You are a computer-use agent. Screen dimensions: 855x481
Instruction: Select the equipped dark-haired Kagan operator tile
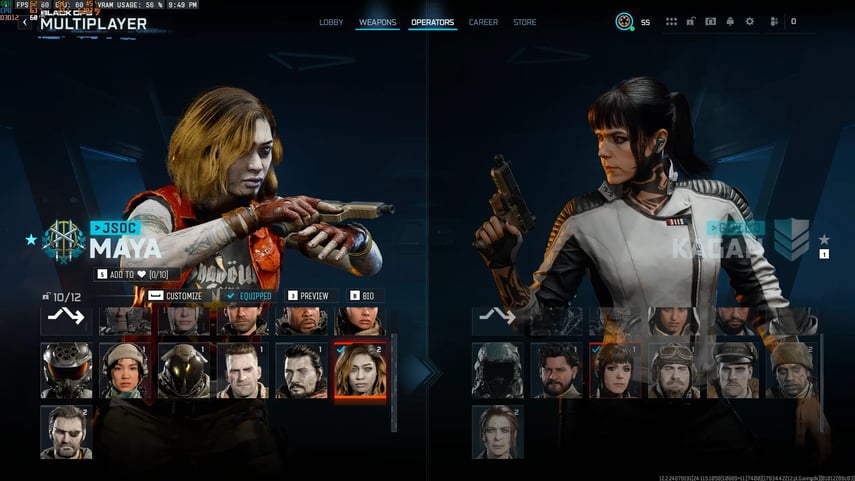pyautogui.click(x=615, y=371)
